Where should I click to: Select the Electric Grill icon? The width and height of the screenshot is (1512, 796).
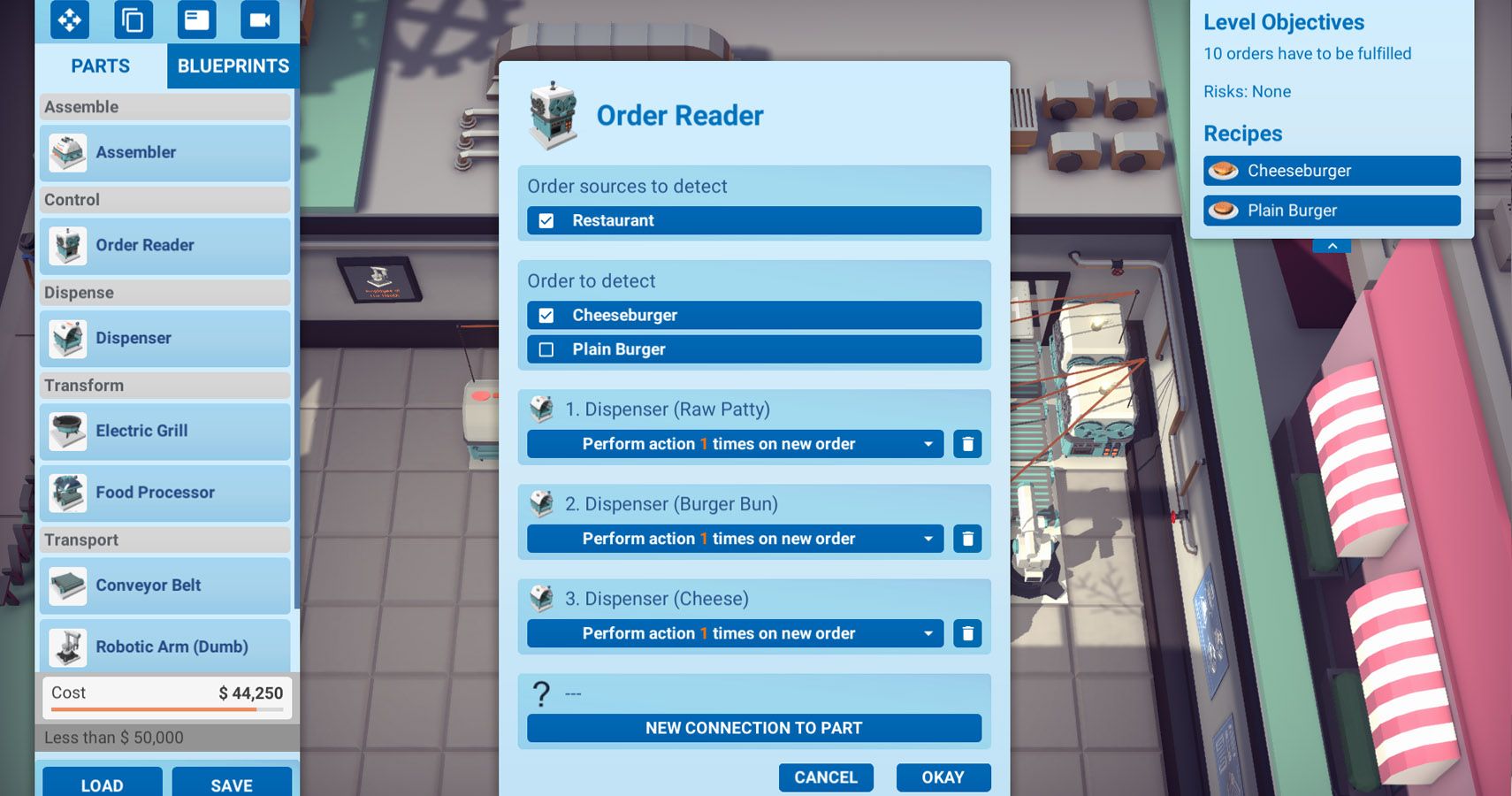[x=67, y=431]
